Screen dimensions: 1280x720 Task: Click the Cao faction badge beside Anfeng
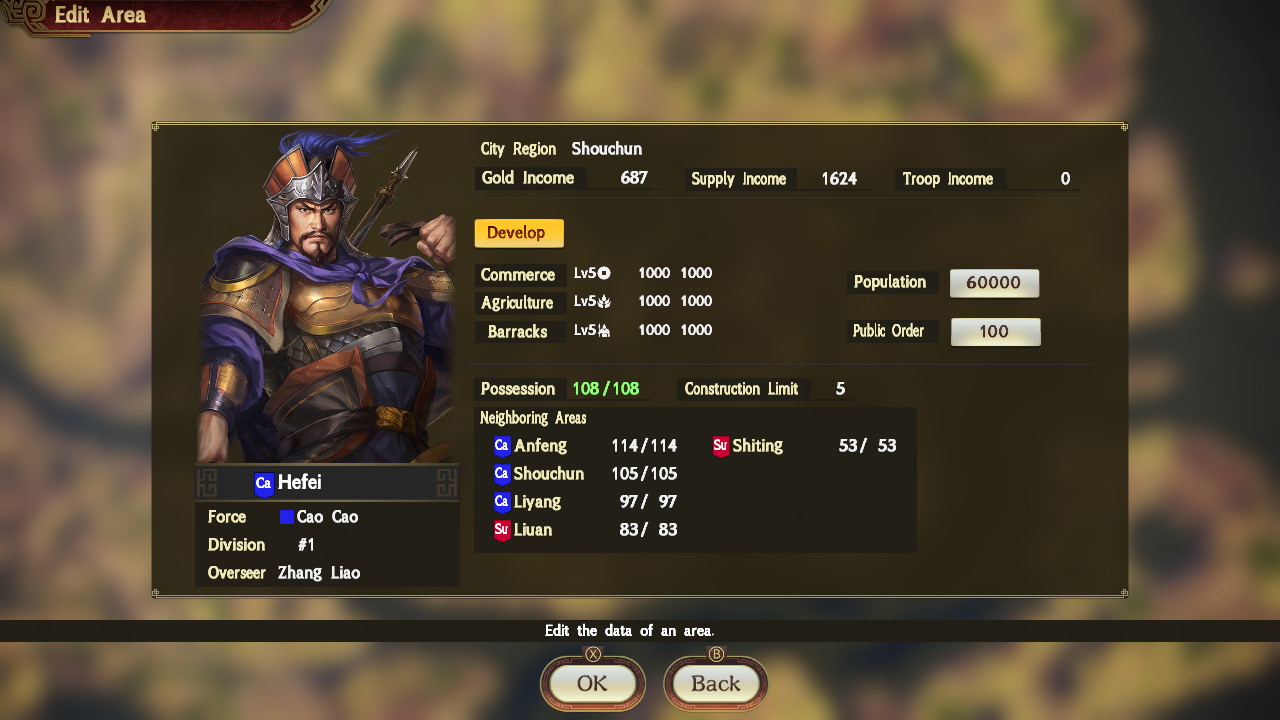[502, 446]
